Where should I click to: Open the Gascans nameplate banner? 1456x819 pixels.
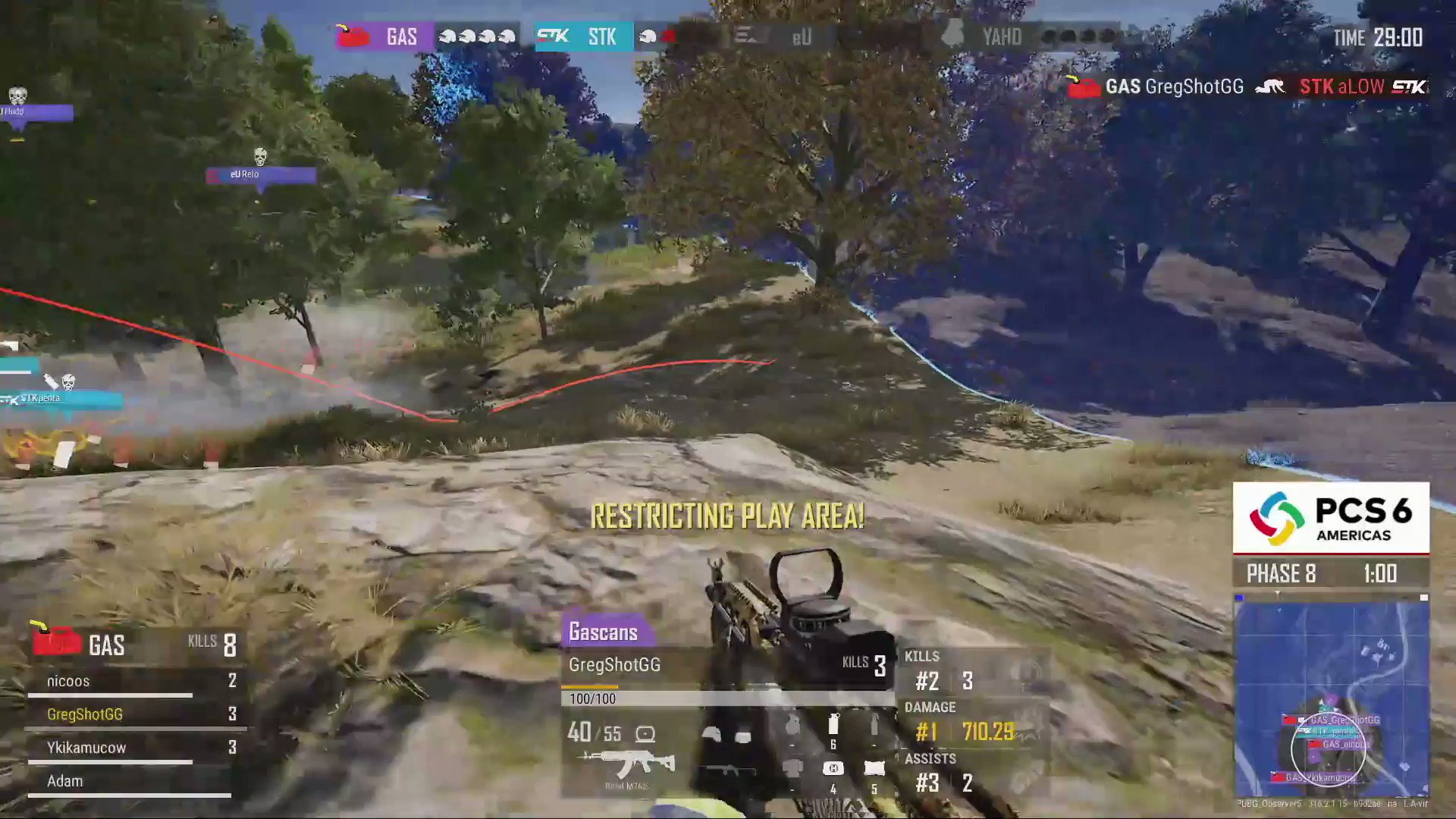603,632
